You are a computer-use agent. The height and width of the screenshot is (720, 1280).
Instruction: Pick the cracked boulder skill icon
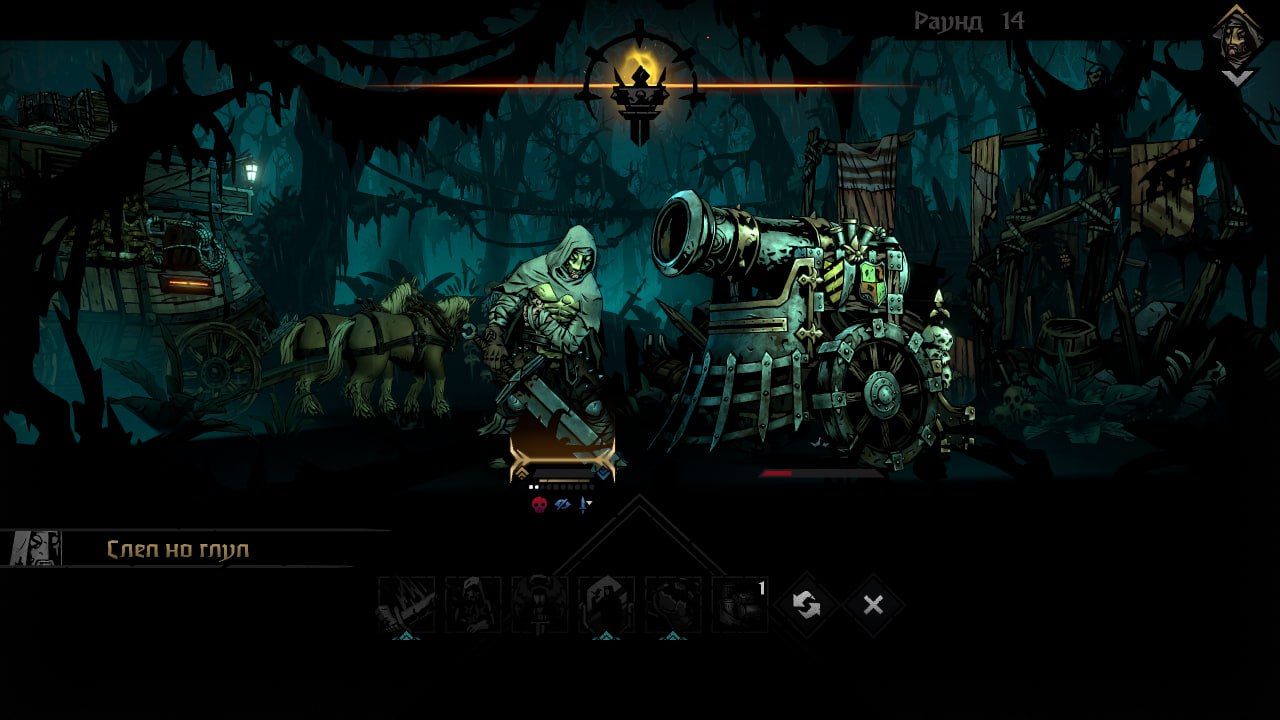coord(673,604)
